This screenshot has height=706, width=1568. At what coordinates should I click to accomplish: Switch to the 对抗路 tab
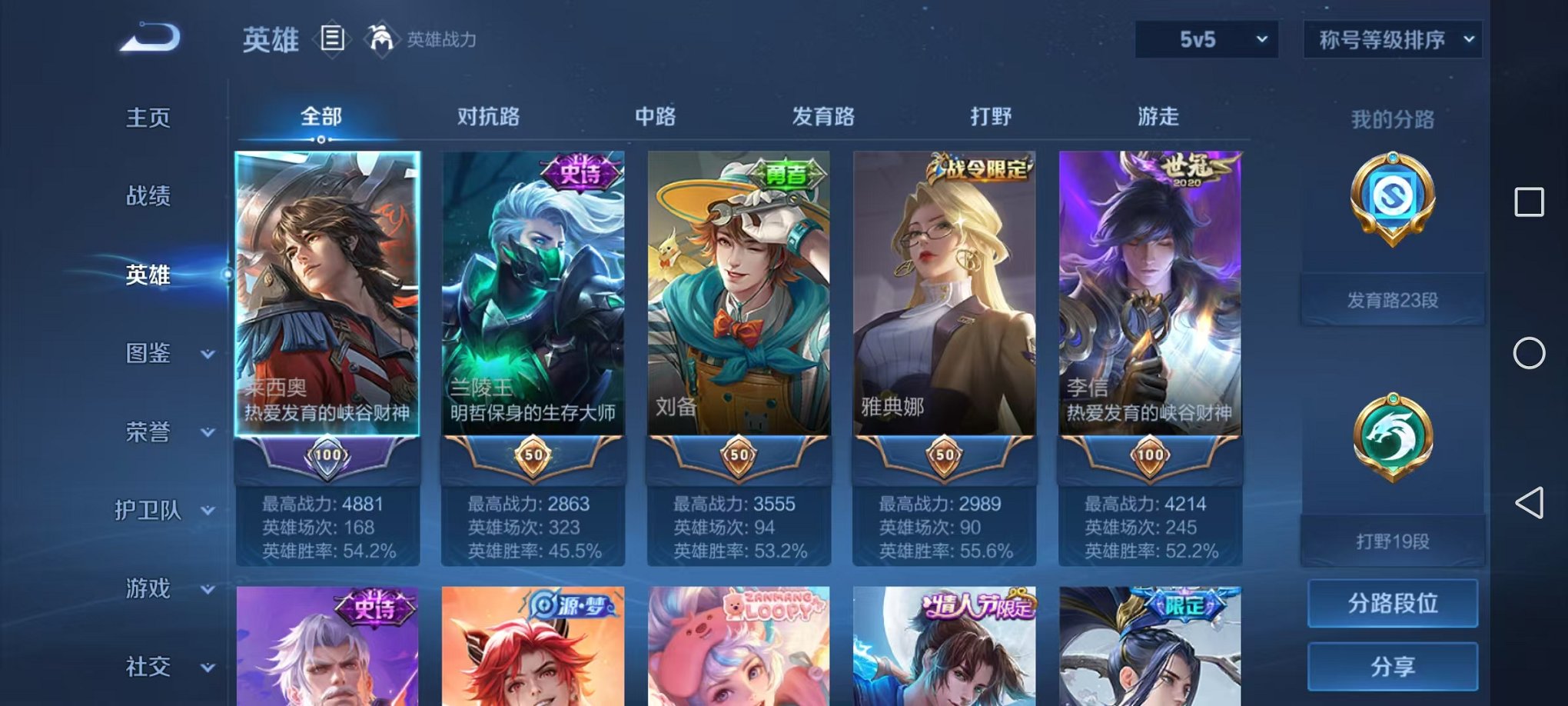[x=488, y=117]
